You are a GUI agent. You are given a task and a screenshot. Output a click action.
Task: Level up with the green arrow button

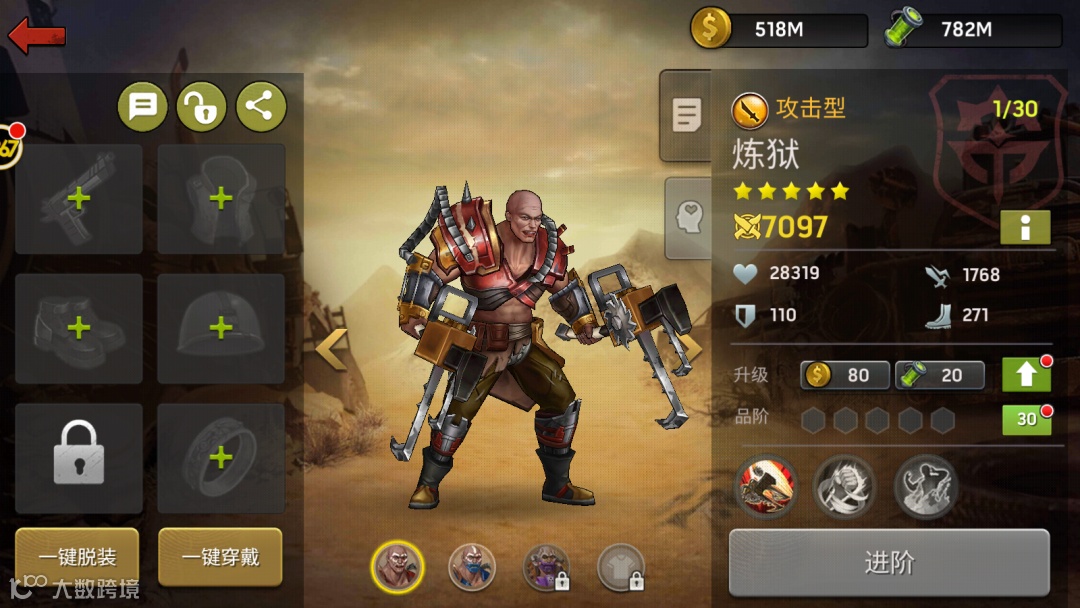pos(1026,375)
